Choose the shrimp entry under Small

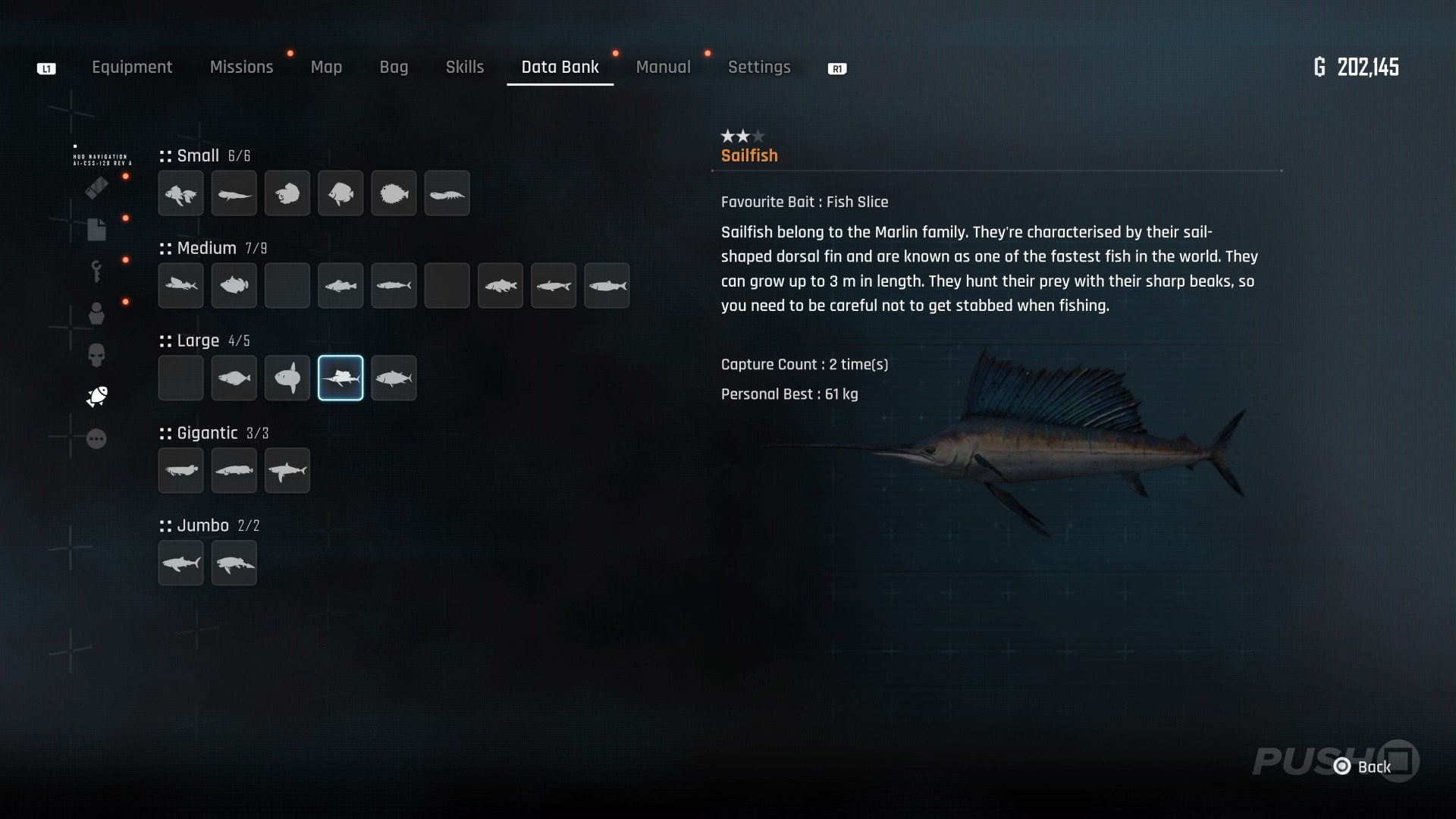click(x=447, y=193)
